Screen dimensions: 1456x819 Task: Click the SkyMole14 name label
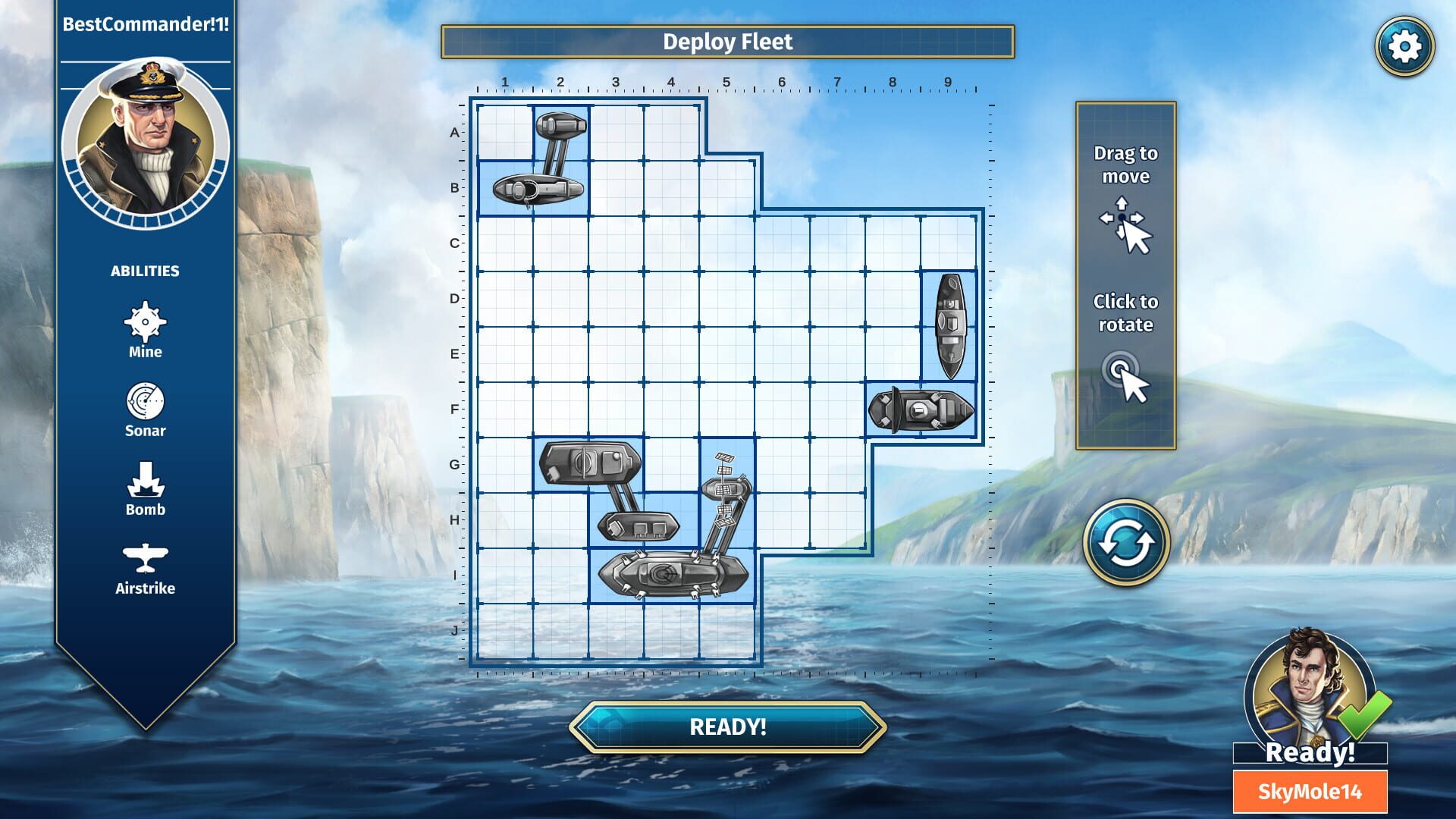coord(1309,789)
